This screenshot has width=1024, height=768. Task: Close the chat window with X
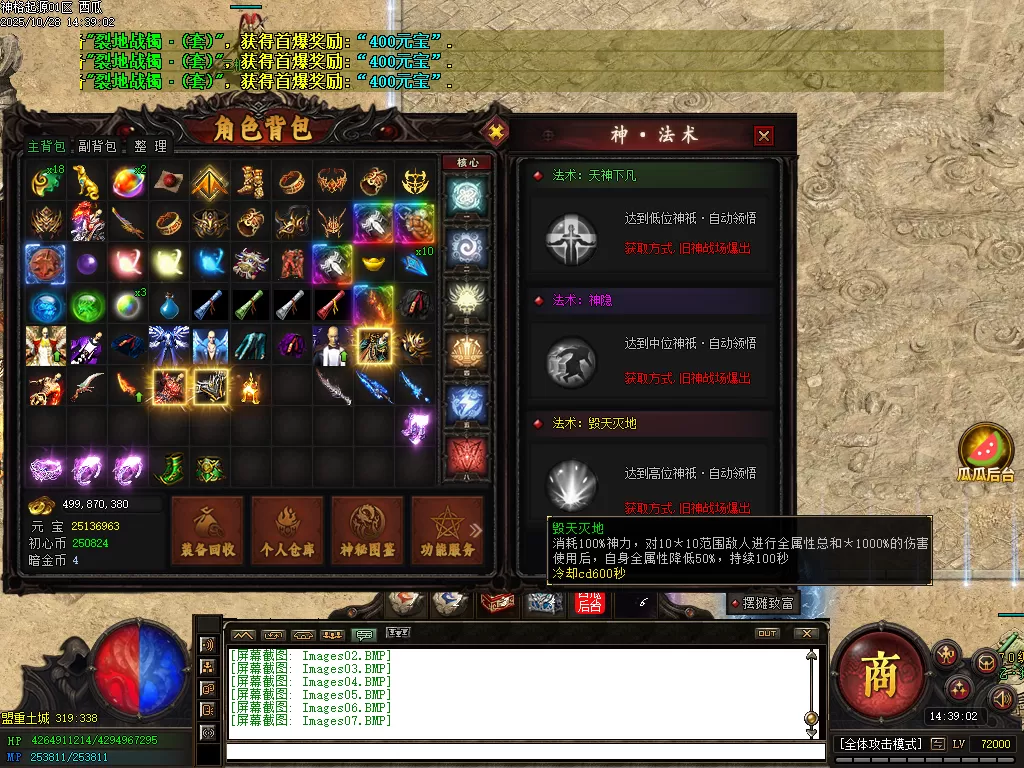pos(806,634)
